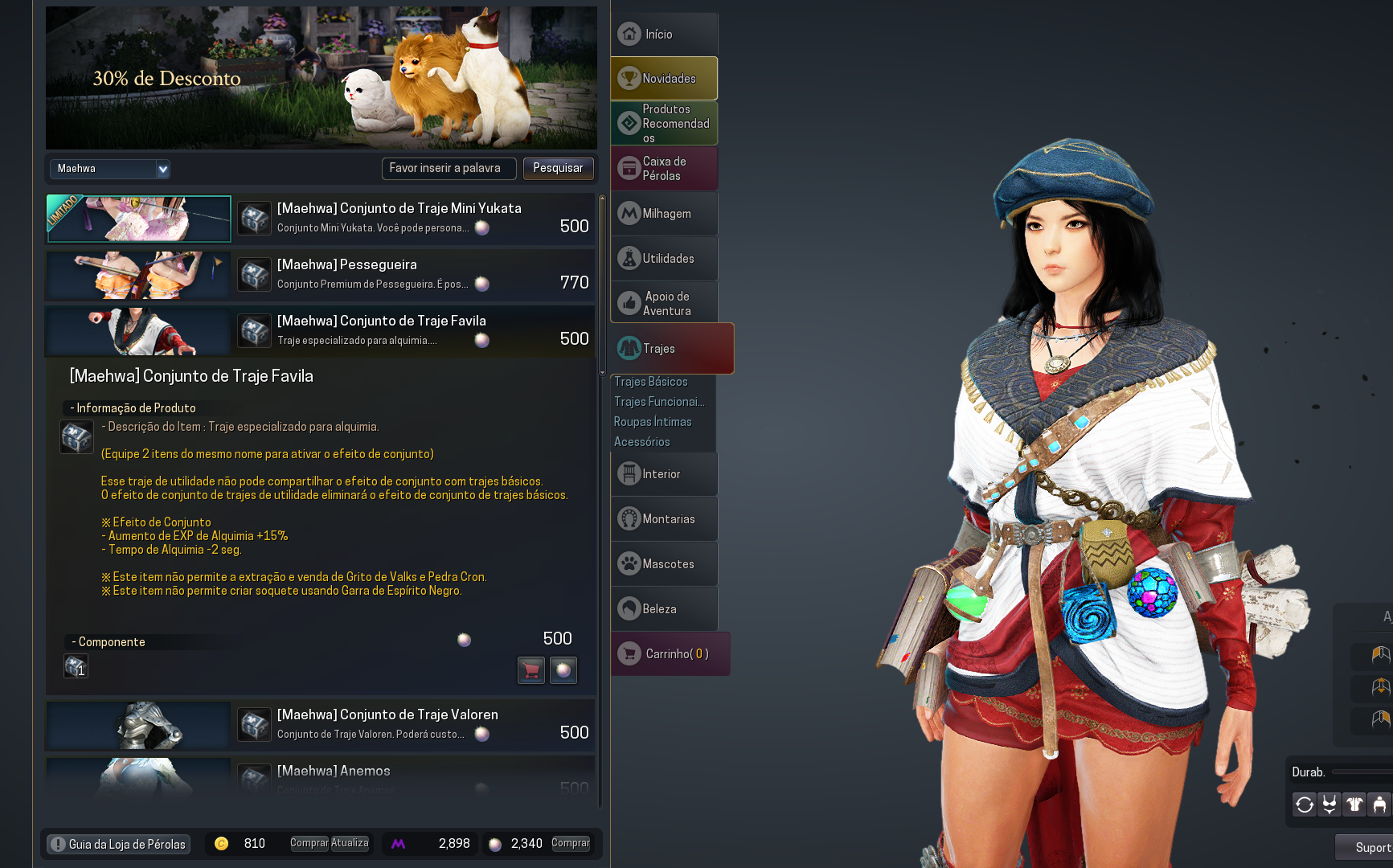Switch to the Mascotes category

pos(664,564)
